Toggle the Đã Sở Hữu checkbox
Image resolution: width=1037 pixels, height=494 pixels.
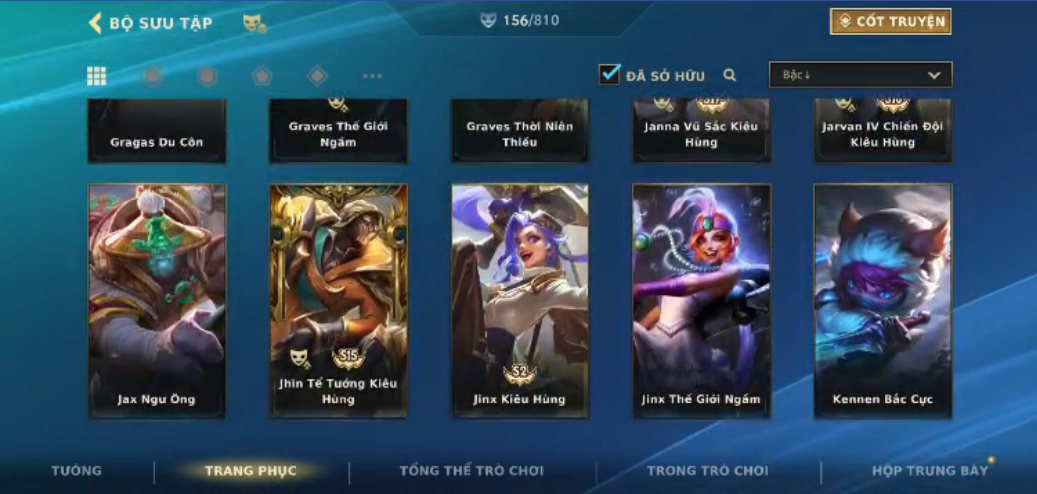coord(610,75)
